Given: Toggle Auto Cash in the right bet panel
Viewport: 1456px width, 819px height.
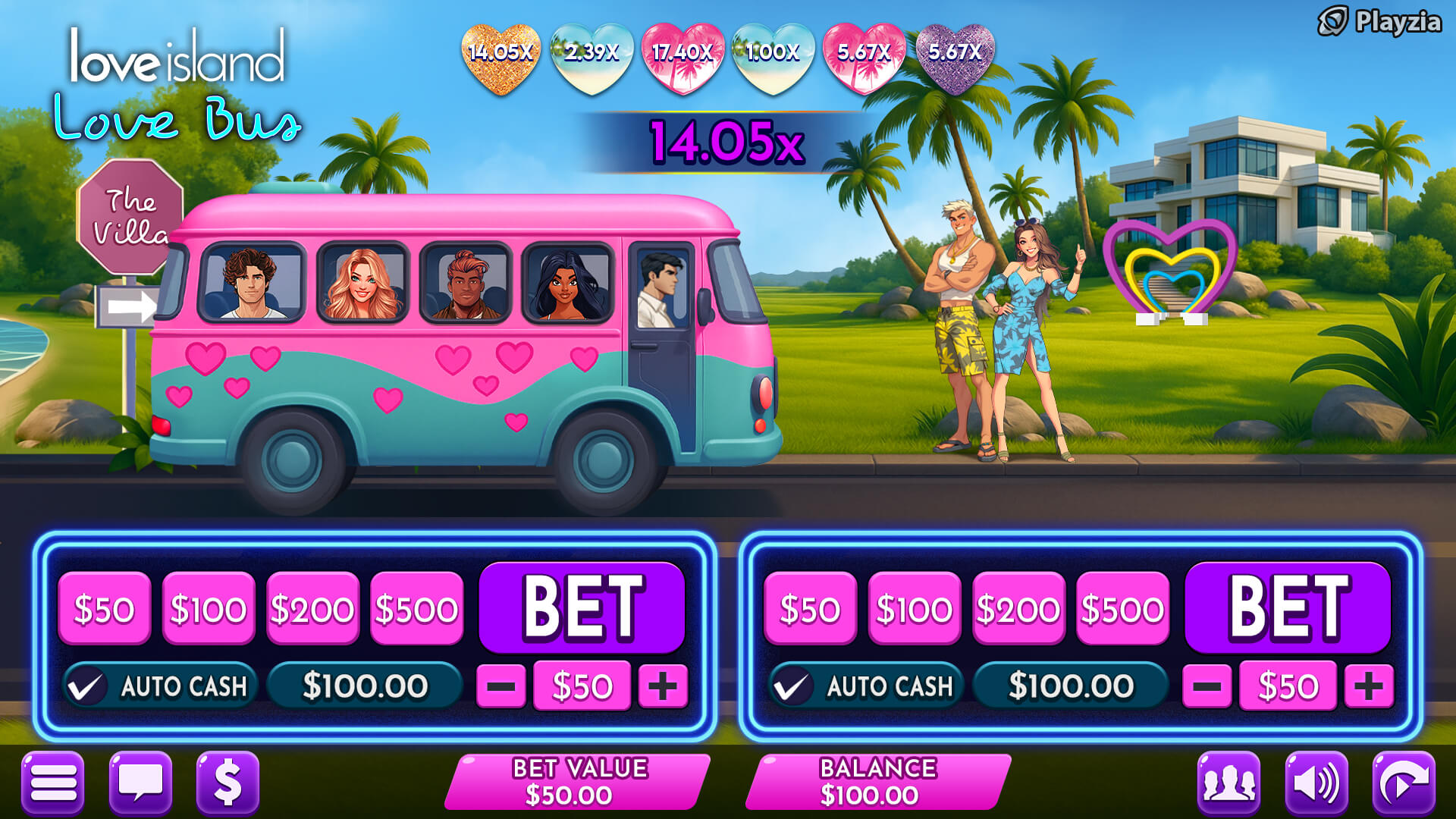Looking at the screenshot, I should pyautogui.click(x=791, y=687).
